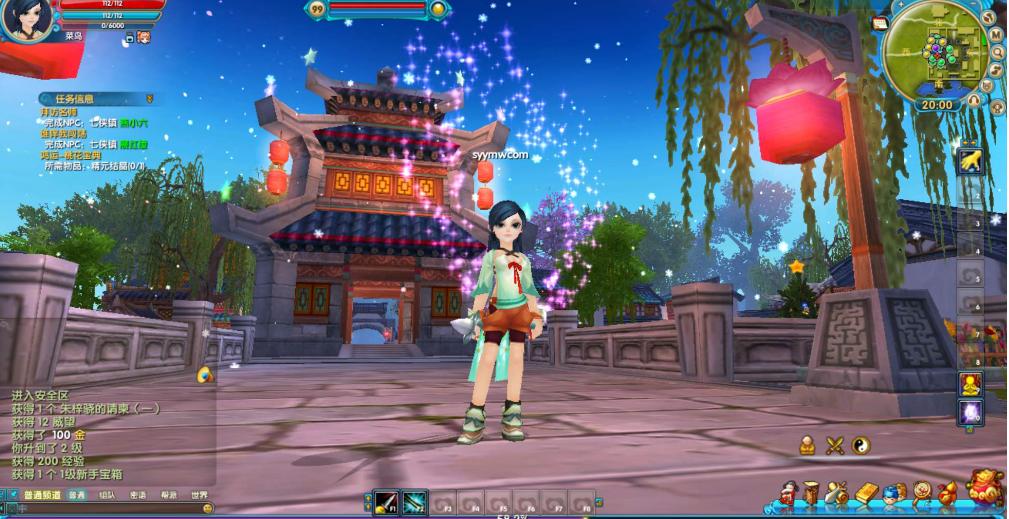The width and height of the screenshot is (1009, 519).
Task: Switch to the 密语 whisper chat tab
Action: [138, 495]
